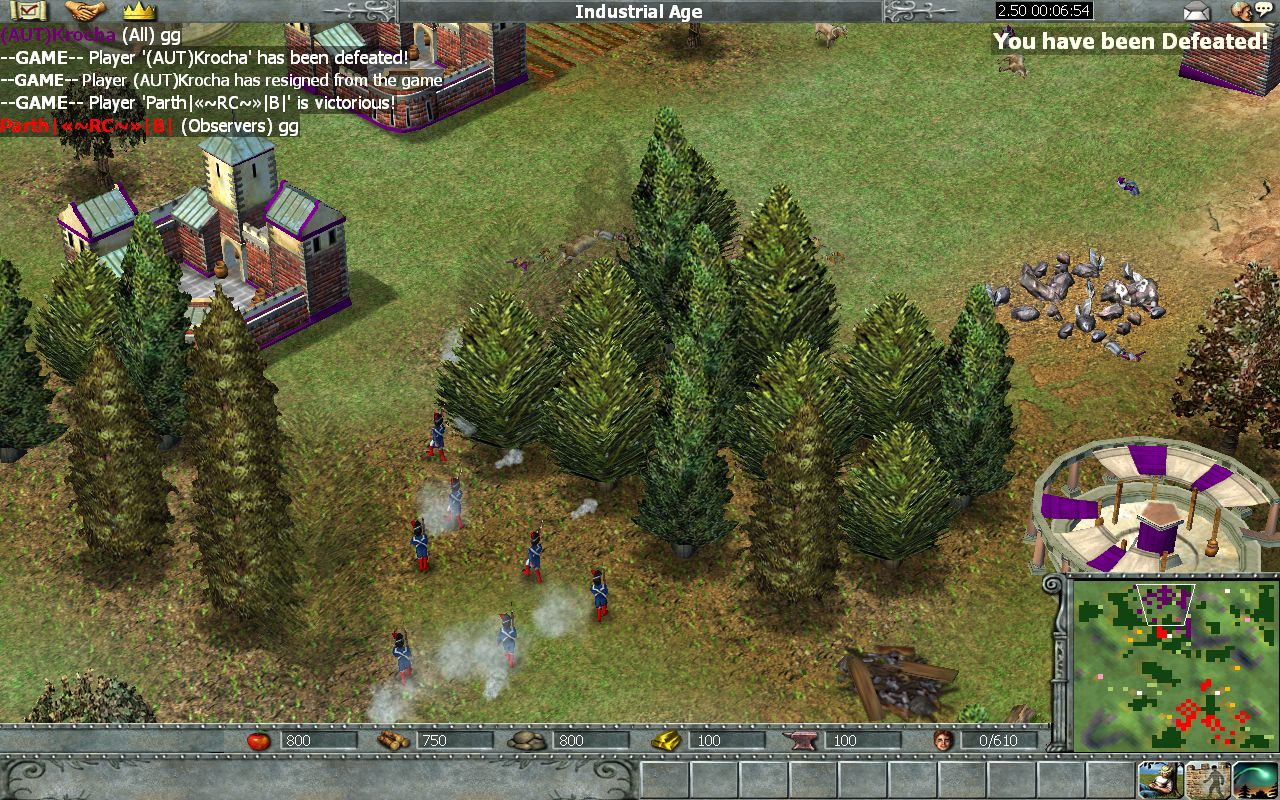Click the figure-by-brick-wall button under the minimap
The height and width of the screenshot is (800, 1280).
[1207, 780]
